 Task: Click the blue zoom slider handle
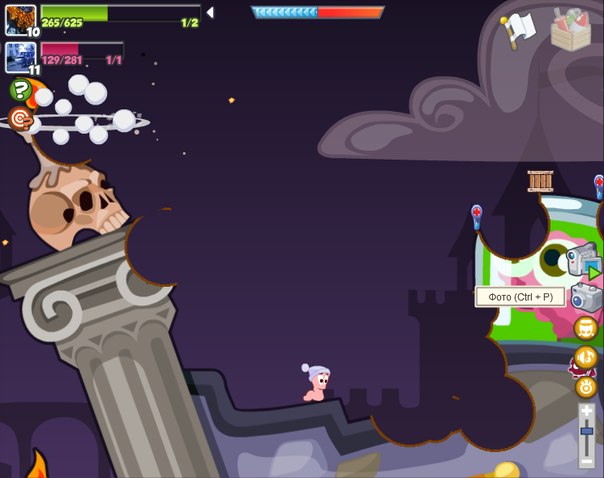(587, 429)
